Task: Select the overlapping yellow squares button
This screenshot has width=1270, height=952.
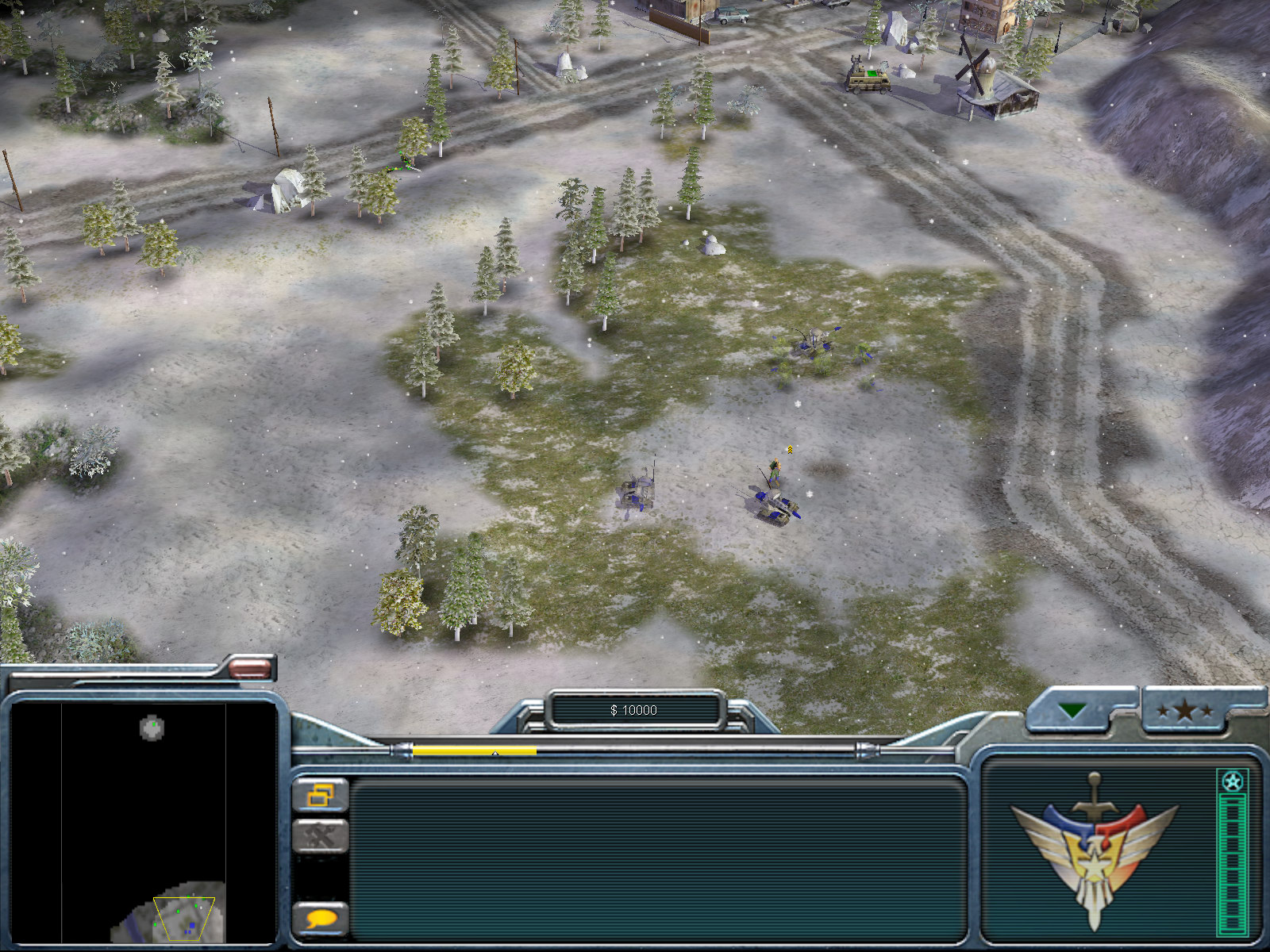Action: (x=321, y=794)
